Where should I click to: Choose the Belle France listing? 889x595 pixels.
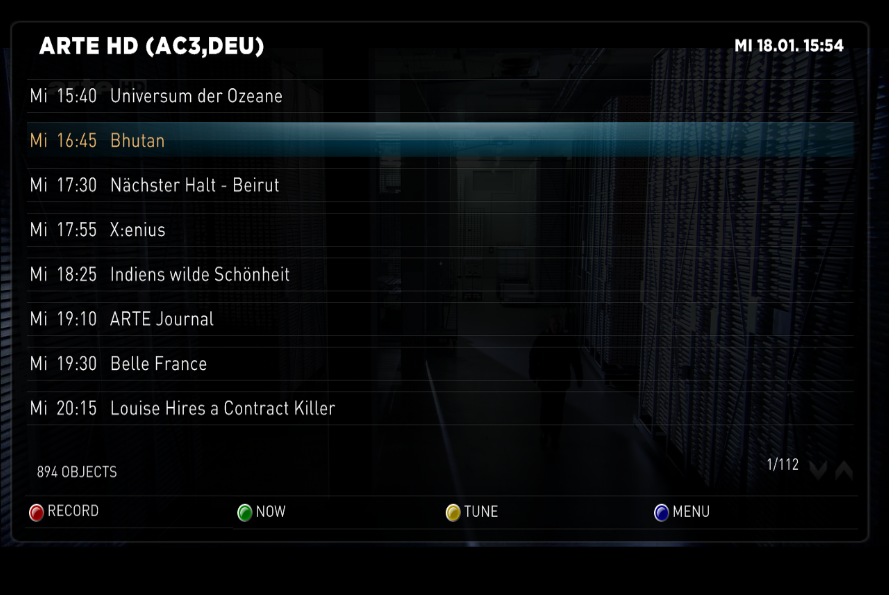click(x=158, y=364)
